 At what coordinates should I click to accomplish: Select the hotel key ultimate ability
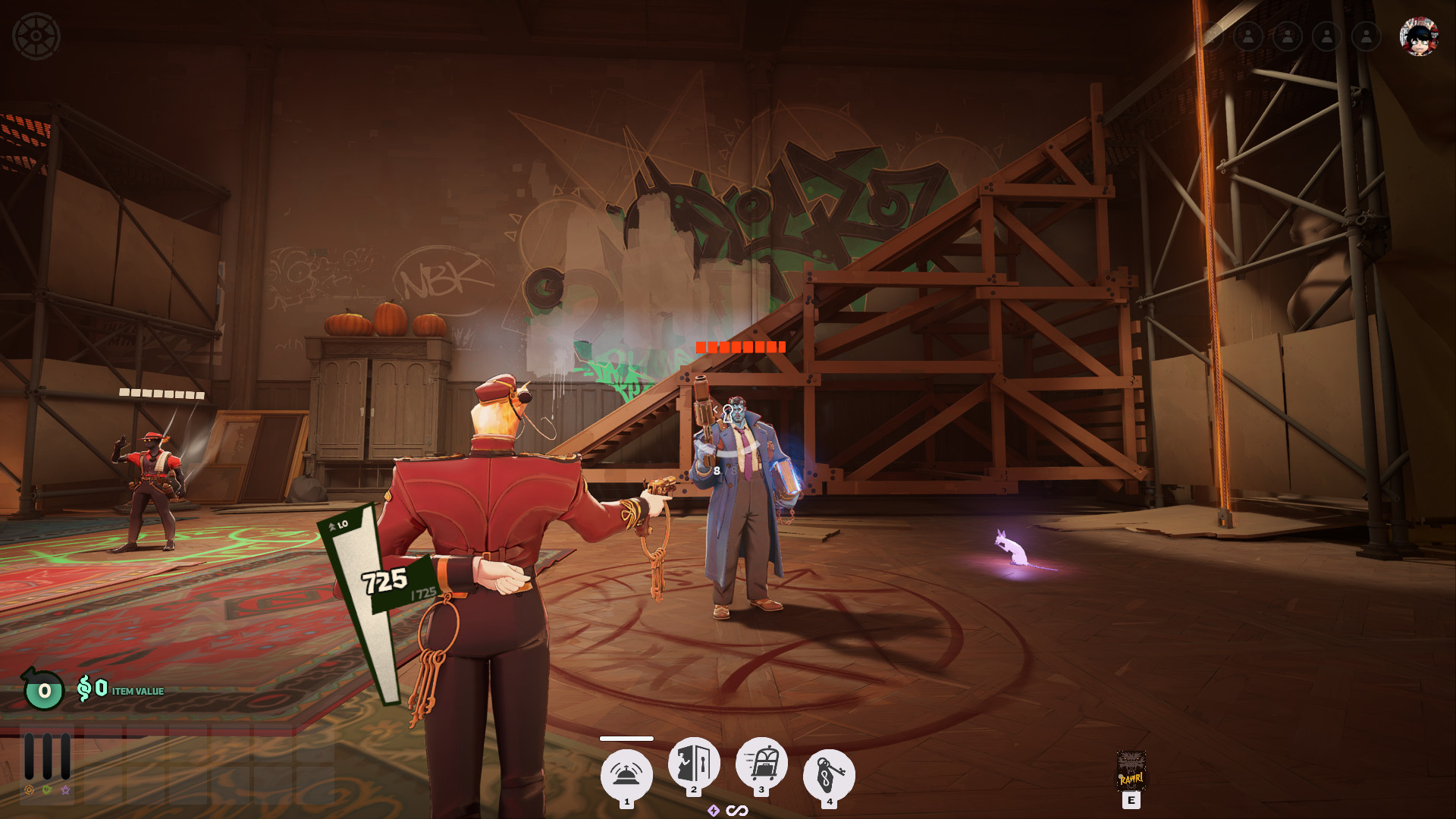(x=829, y=775)
